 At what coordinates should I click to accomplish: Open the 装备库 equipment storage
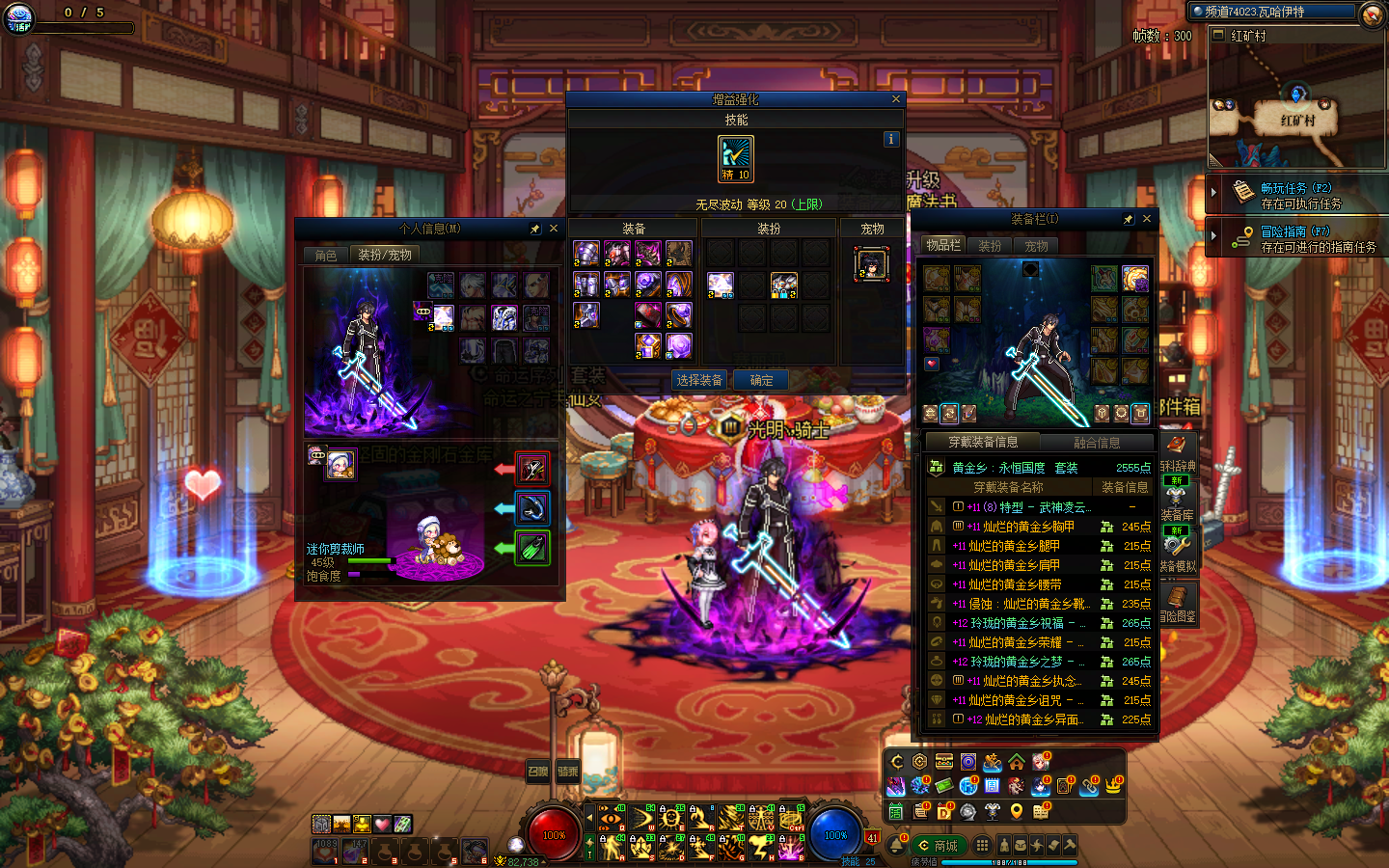1177,505
